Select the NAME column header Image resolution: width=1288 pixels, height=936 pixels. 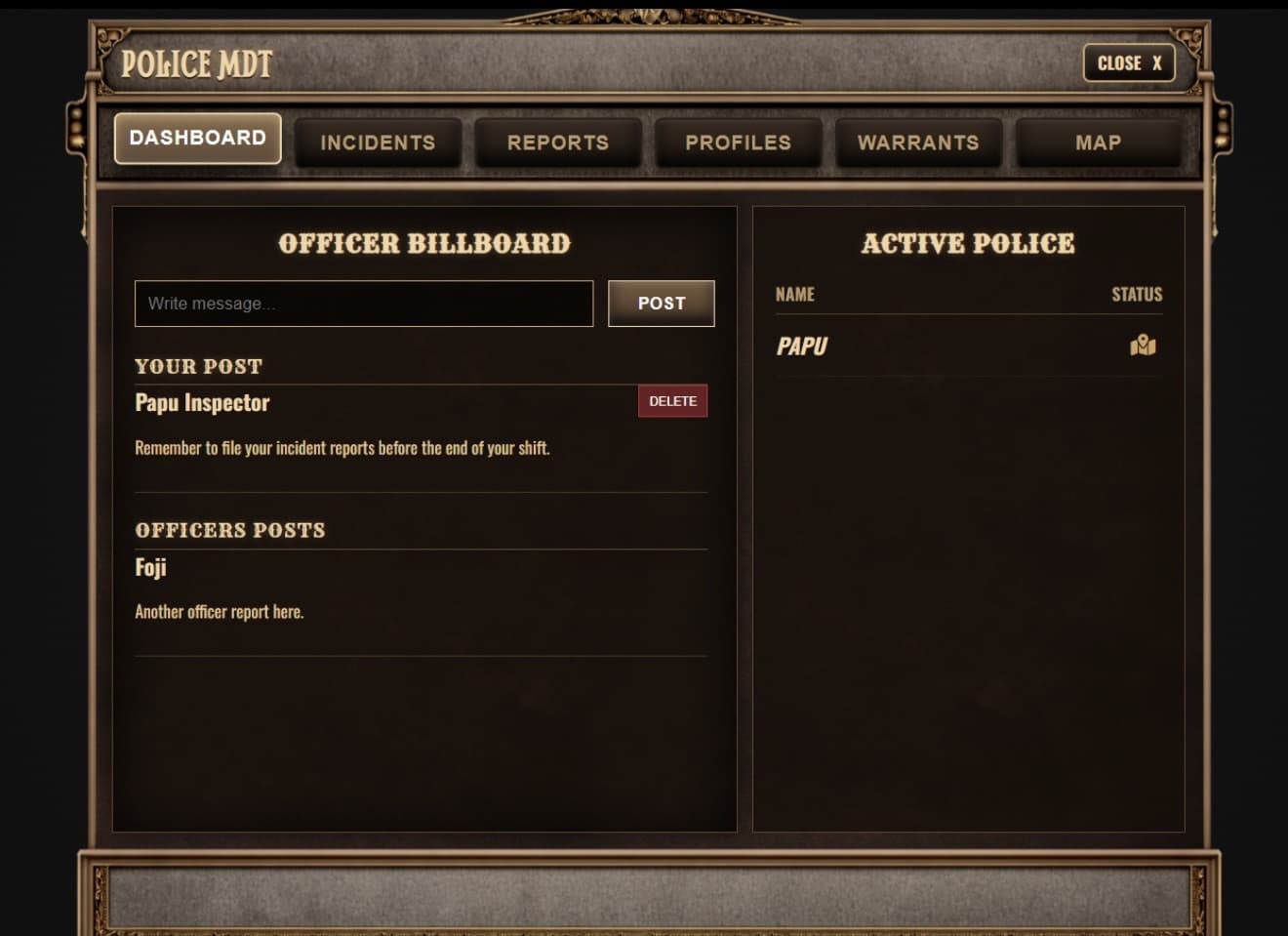coord(793,294)
